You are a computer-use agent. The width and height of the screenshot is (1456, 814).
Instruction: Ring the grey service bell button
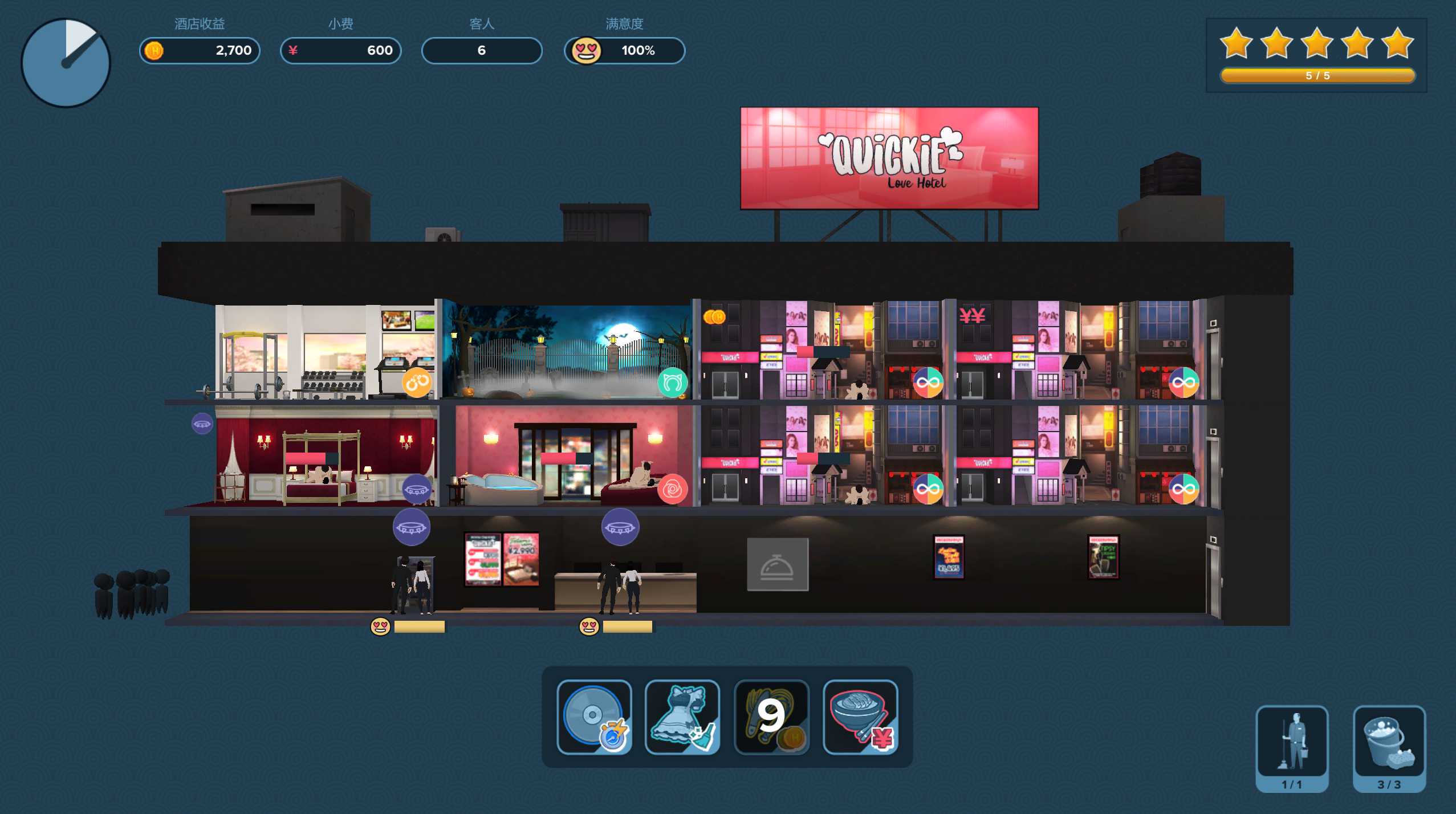(778, 564)
